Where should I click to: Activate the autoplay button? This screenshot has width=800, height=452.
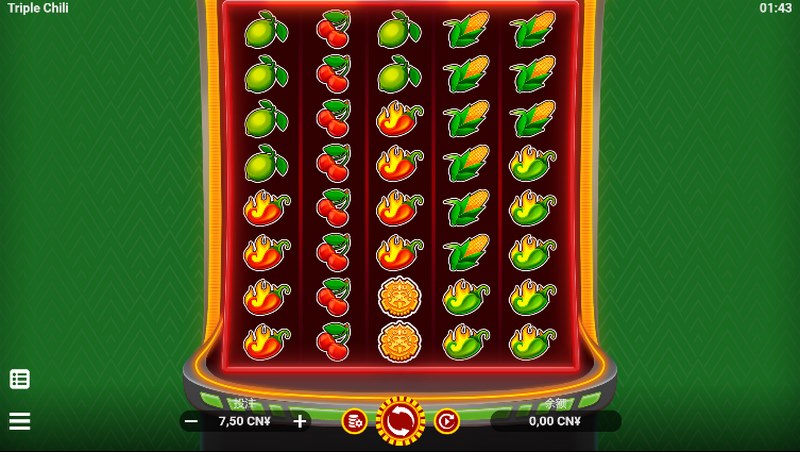click(446, 422)
